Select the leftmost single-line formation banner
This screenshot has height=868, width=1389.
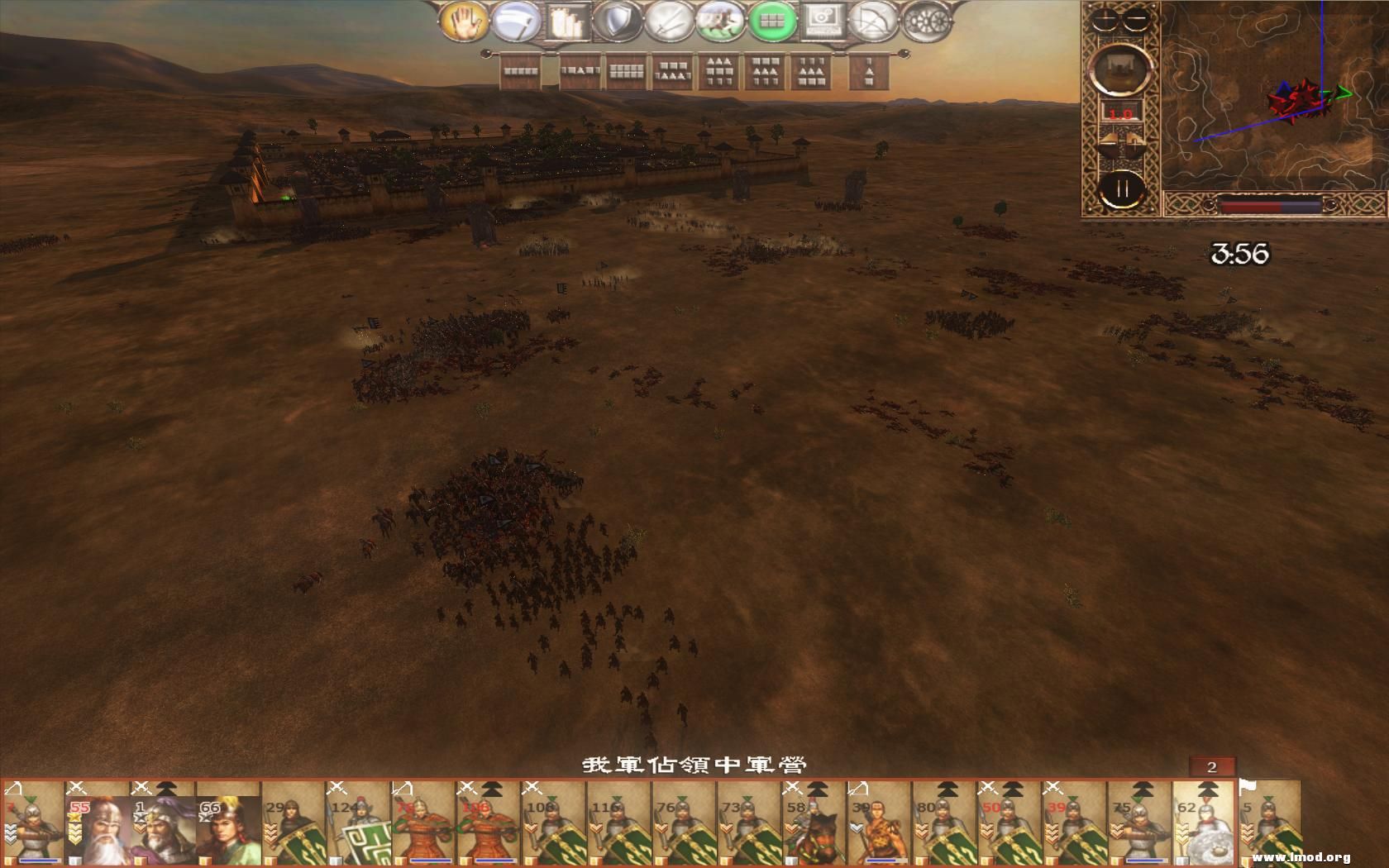pos(520,71)
